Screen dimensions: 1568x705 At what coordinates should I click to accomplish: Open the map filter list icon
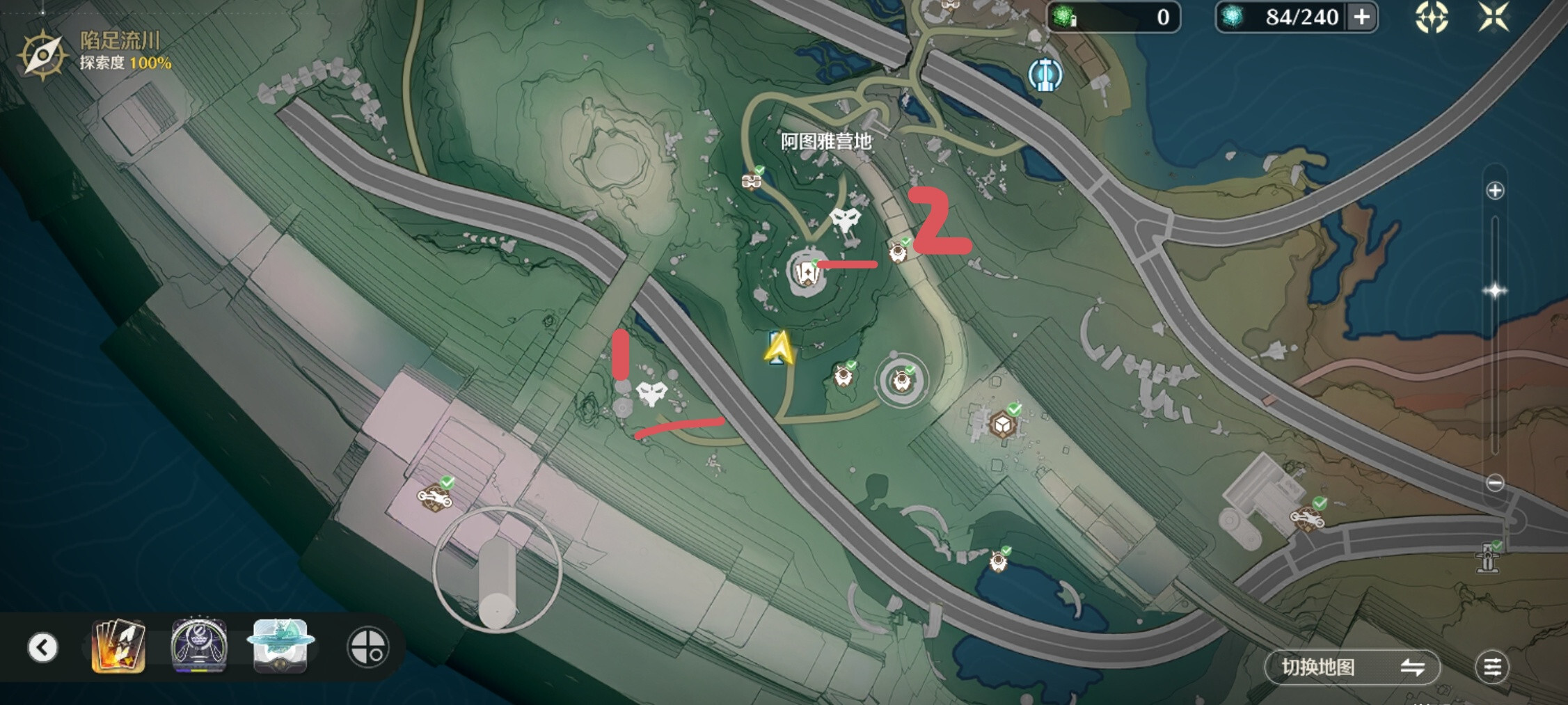1491,667
